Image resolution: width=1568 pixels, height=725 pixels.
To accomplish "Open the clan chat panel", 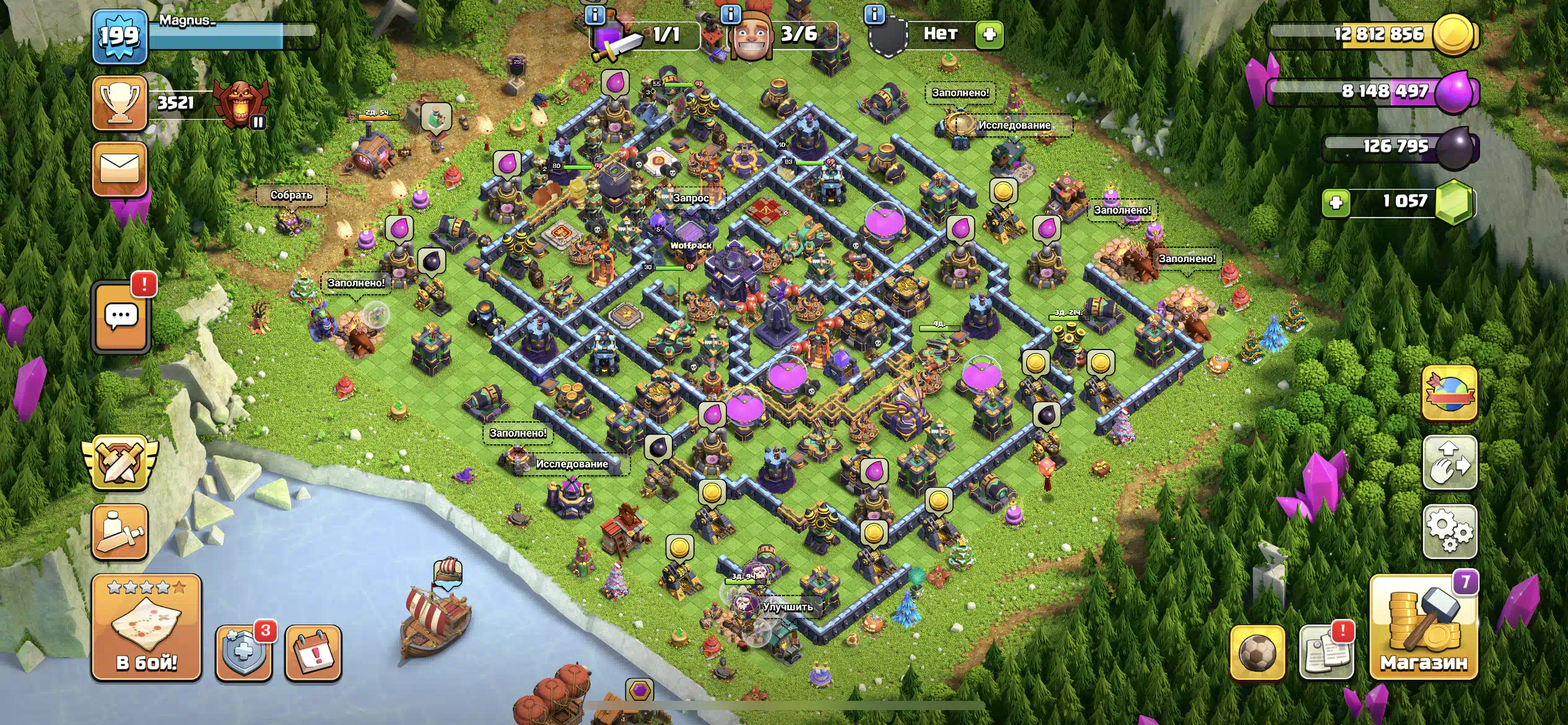I will pyautogui.click(x=121, y=317).
